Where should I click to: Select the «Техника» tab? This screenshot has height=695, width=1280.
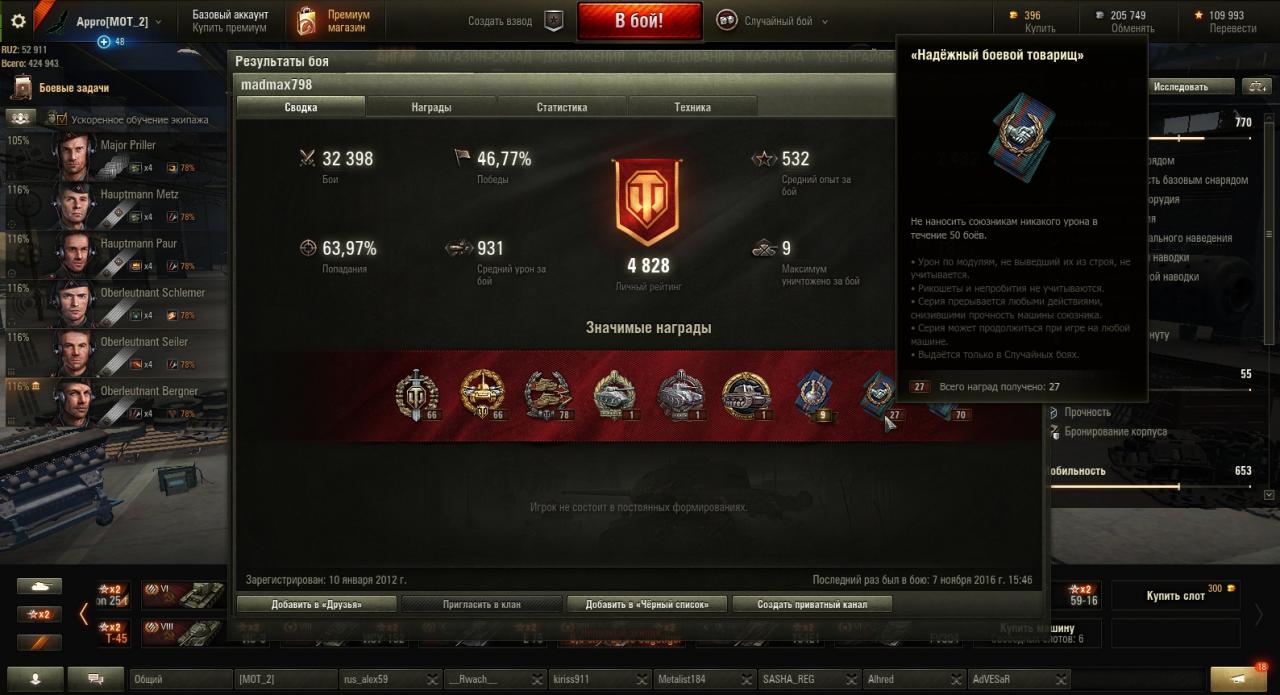pyautogui.click(x=692, y=107)
